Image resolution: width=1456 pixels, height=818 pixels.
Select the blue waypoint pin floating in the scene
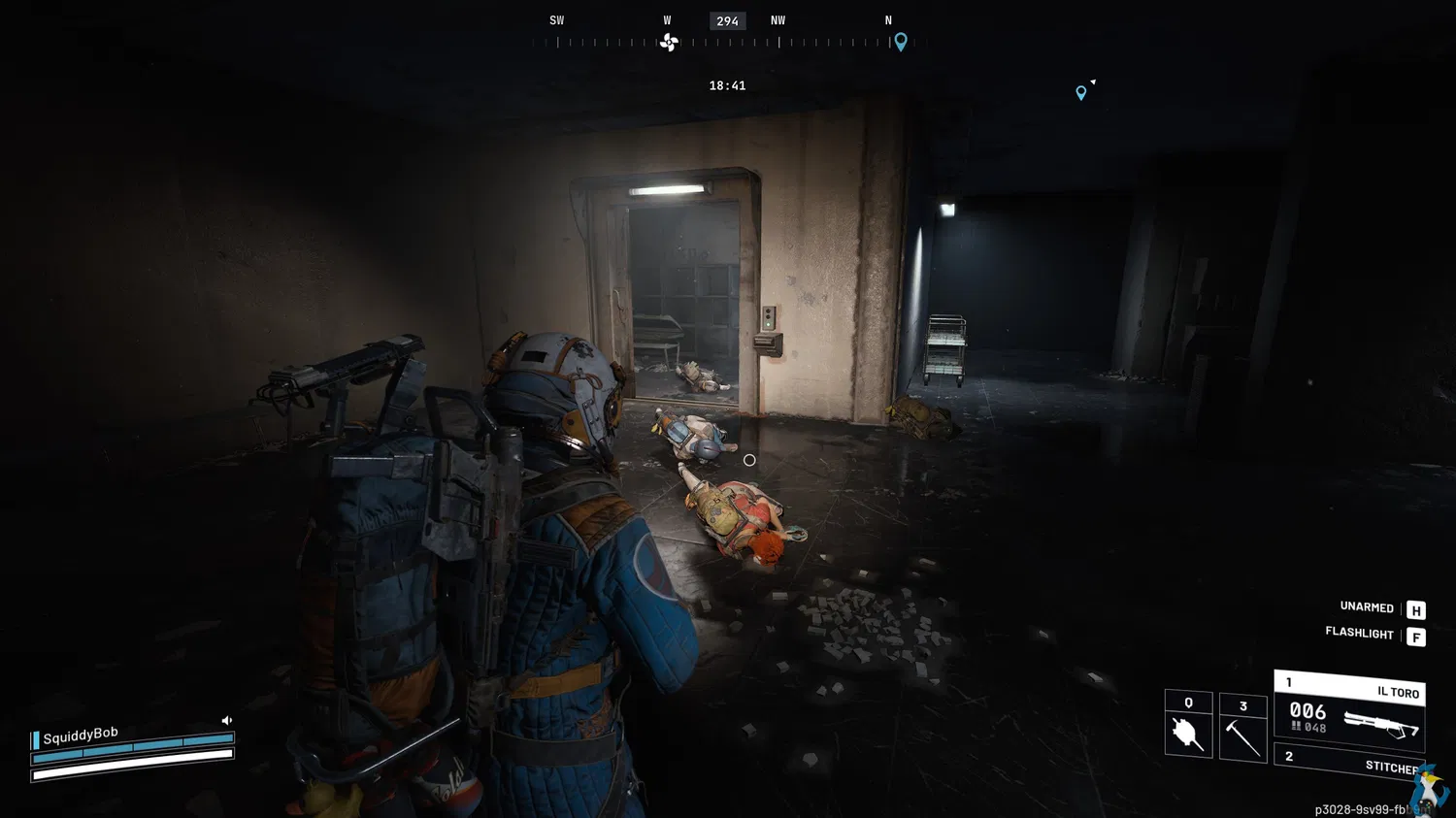click(1081, 93)
